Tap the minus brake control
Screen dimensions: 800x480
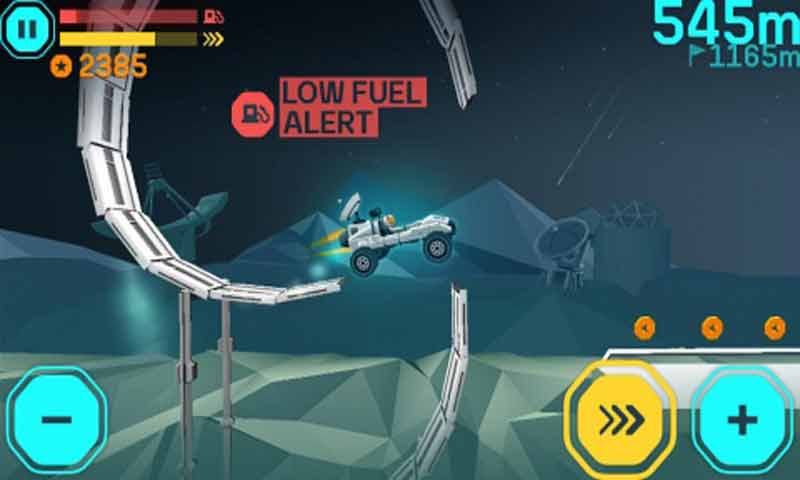tap(56, 417)
